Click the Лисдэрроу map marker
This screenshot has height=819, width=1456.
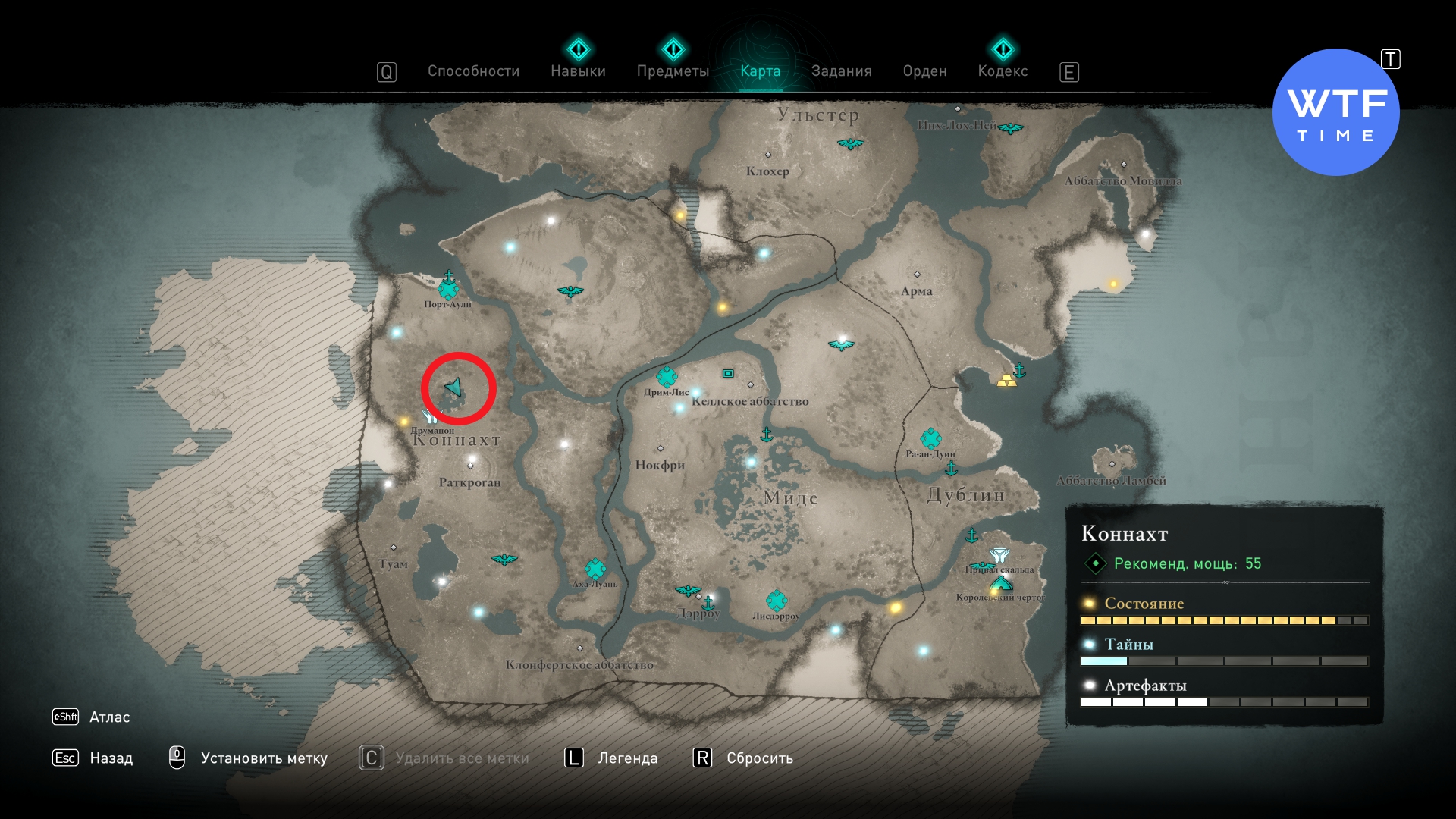[776, 601]
